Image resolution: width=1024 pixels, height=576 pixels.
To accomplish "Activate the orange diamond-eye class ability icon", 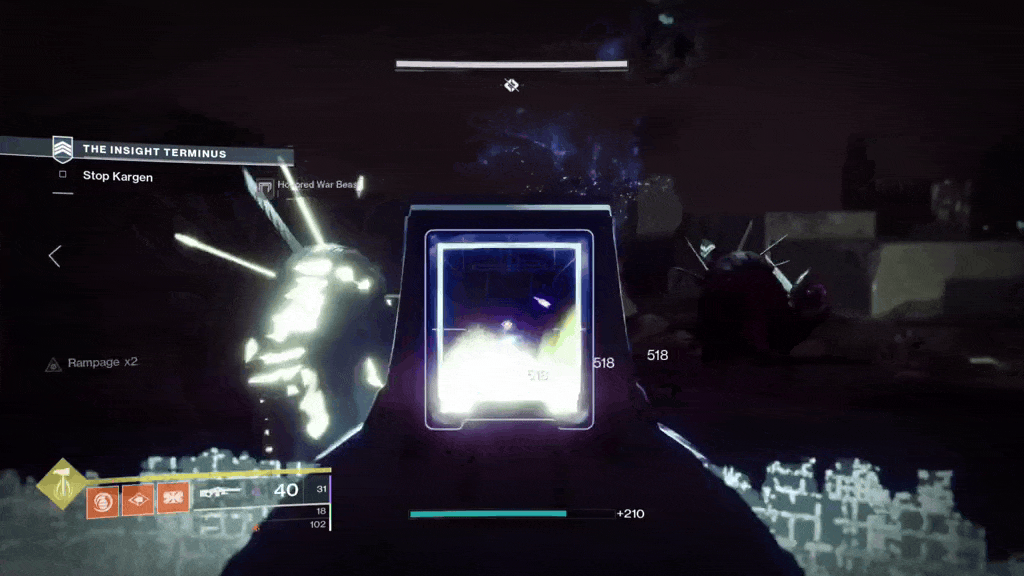I will pos(138,497).
